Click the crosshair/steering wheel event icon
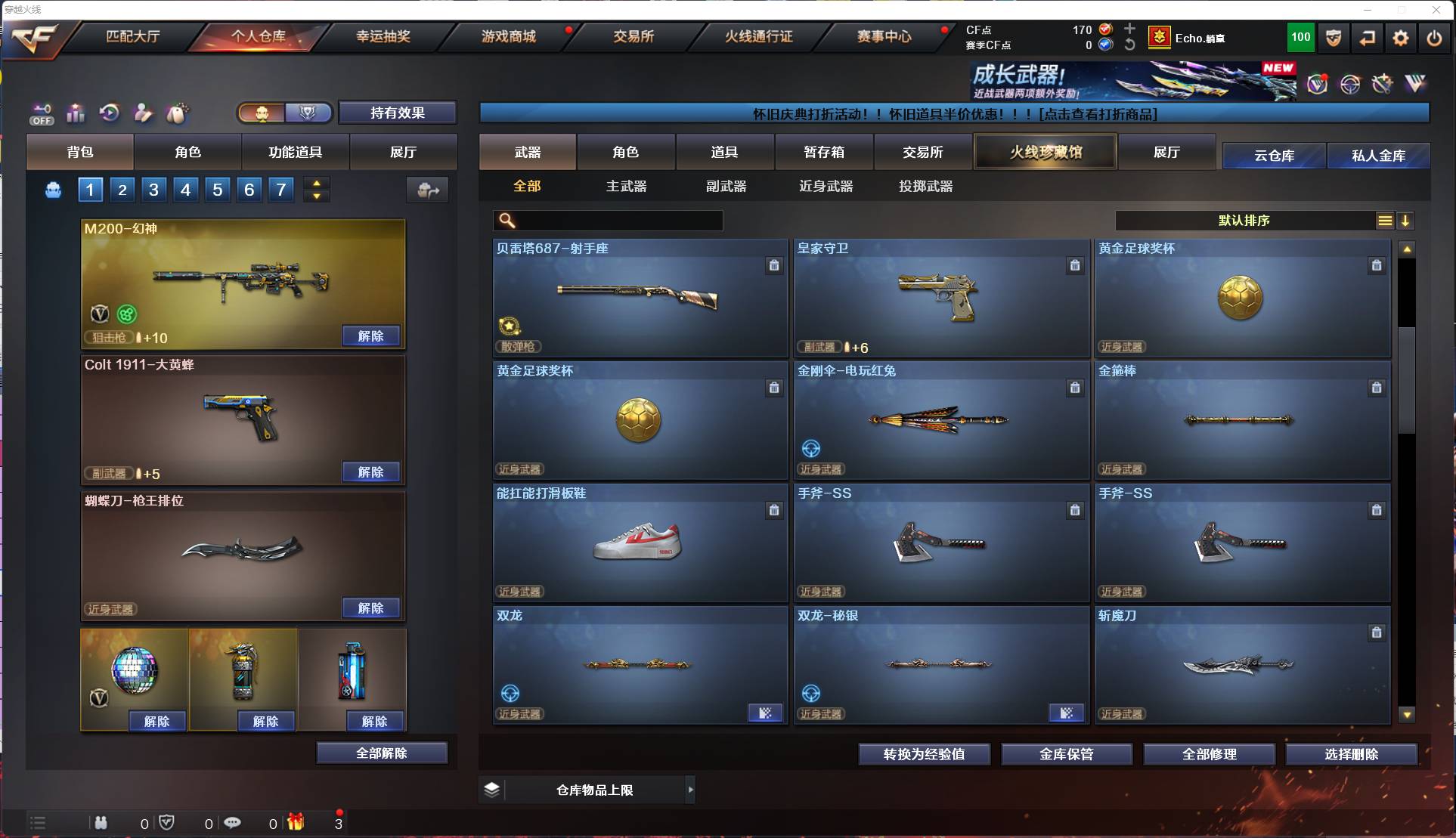The image size is (1456, 838). pyautogui.click(x=1350, y=85)
